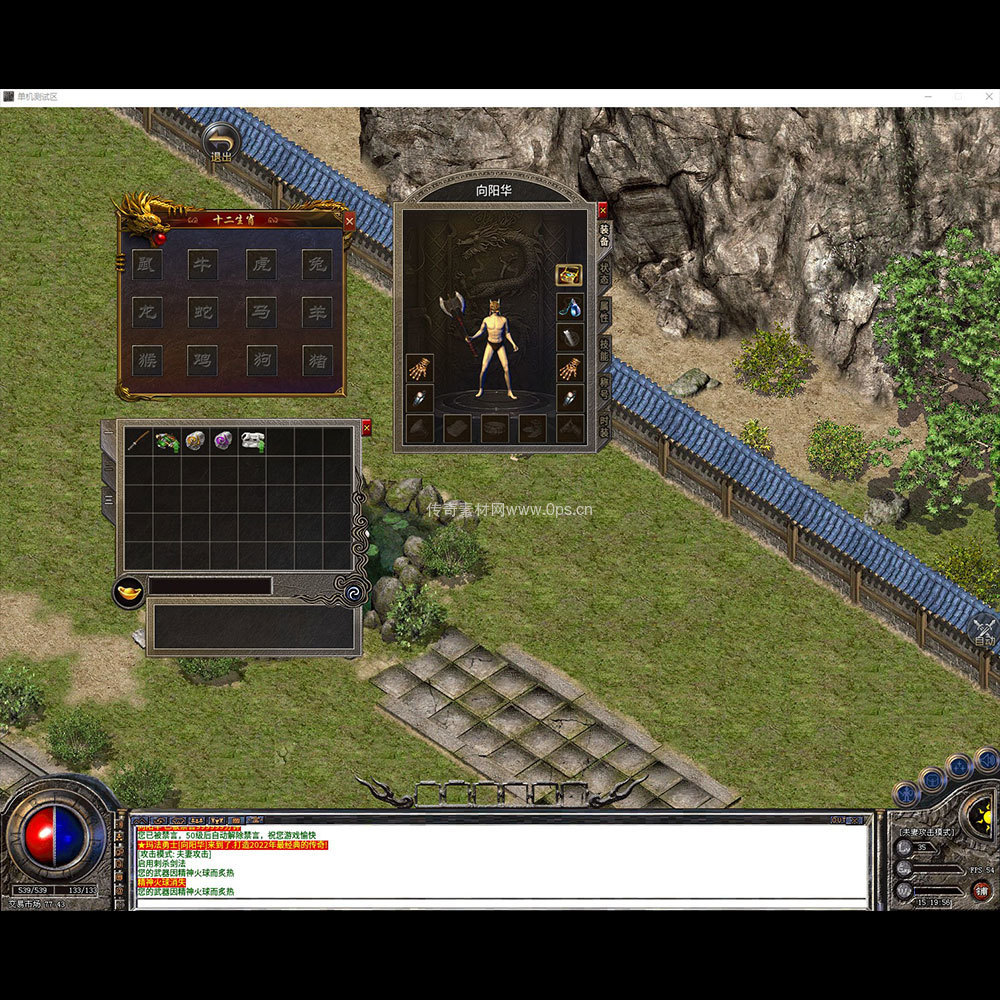Image resolution: width=1000 pixels, height=1000 pixels.
Task: Pick the 马 horse zodiac tile
Action: pos(261,312)
